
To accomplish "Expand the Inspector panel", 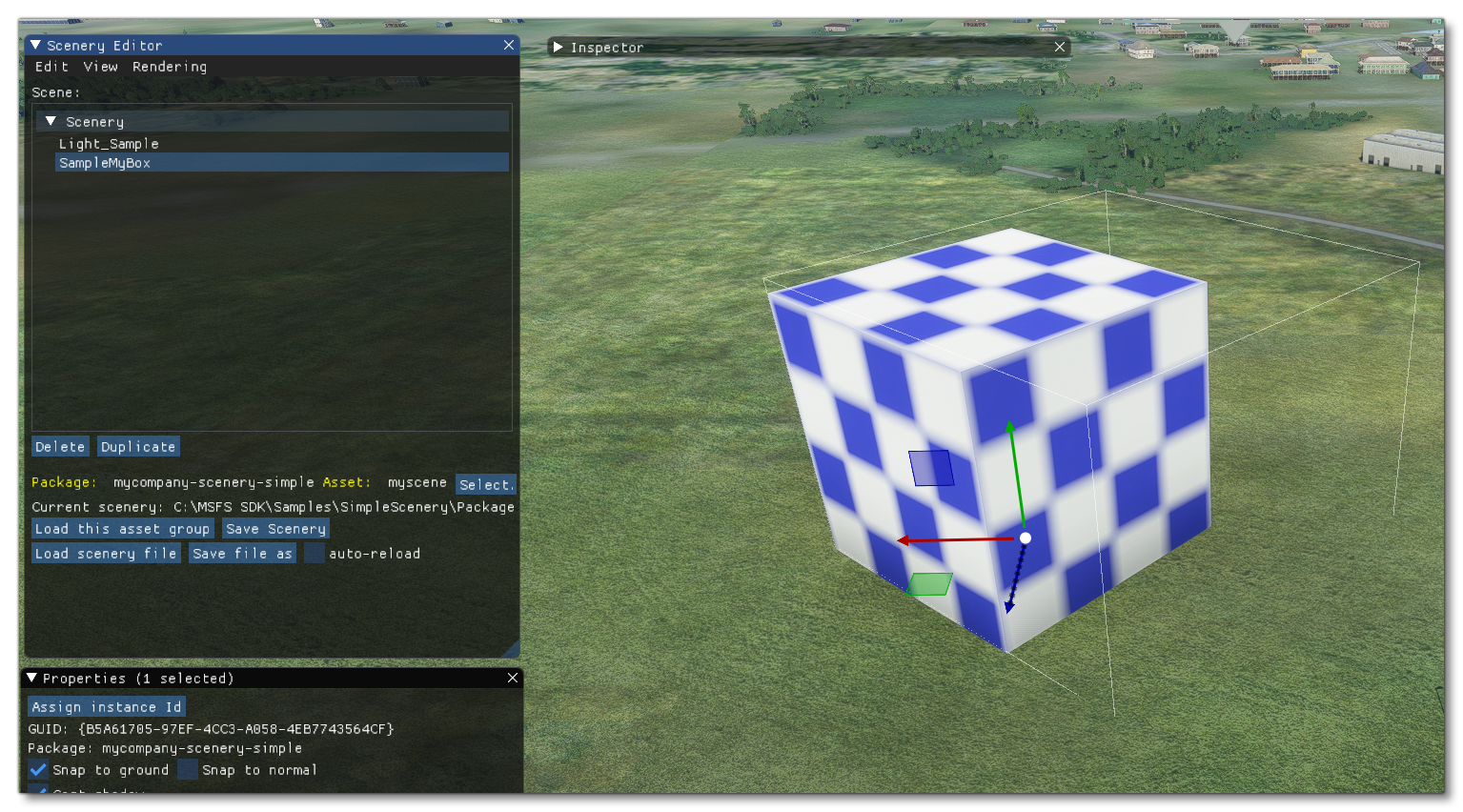I will (560, 47).
